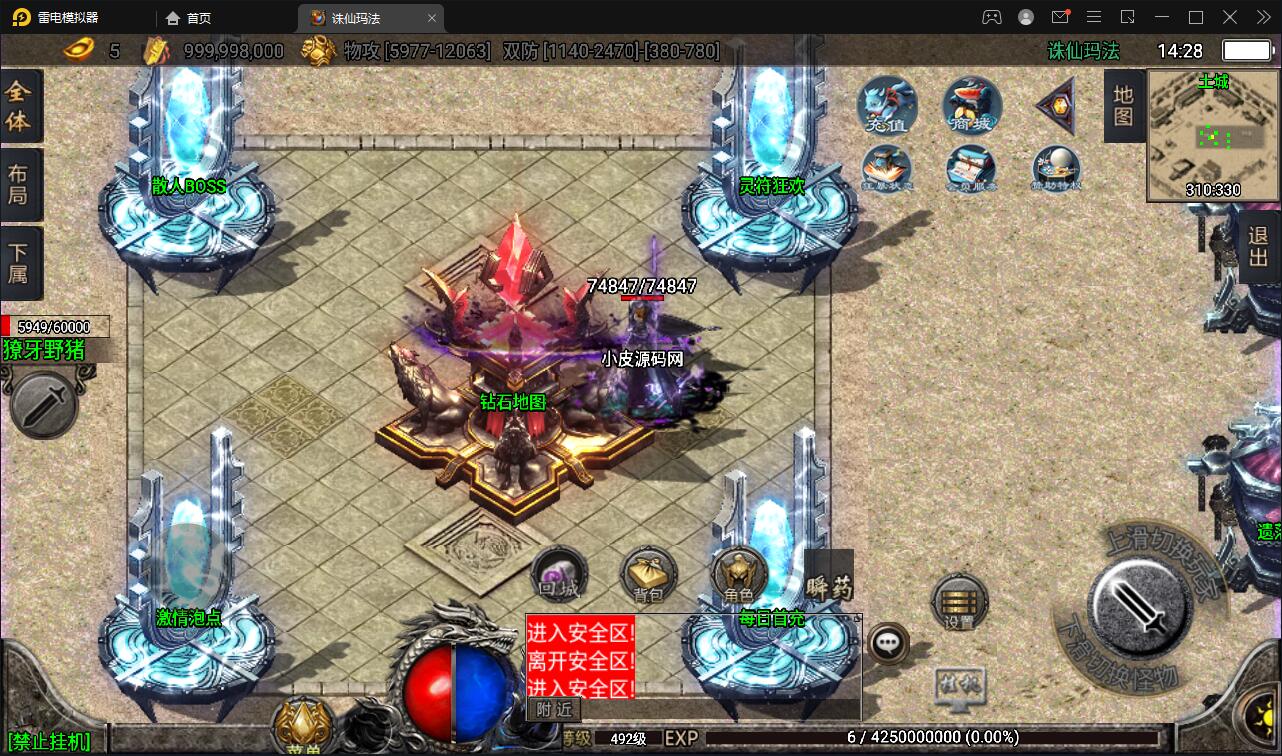This screenshot has height=756, width=1282.
Task: Select the 布局 layout tab
Action: (x=19, y=184)
